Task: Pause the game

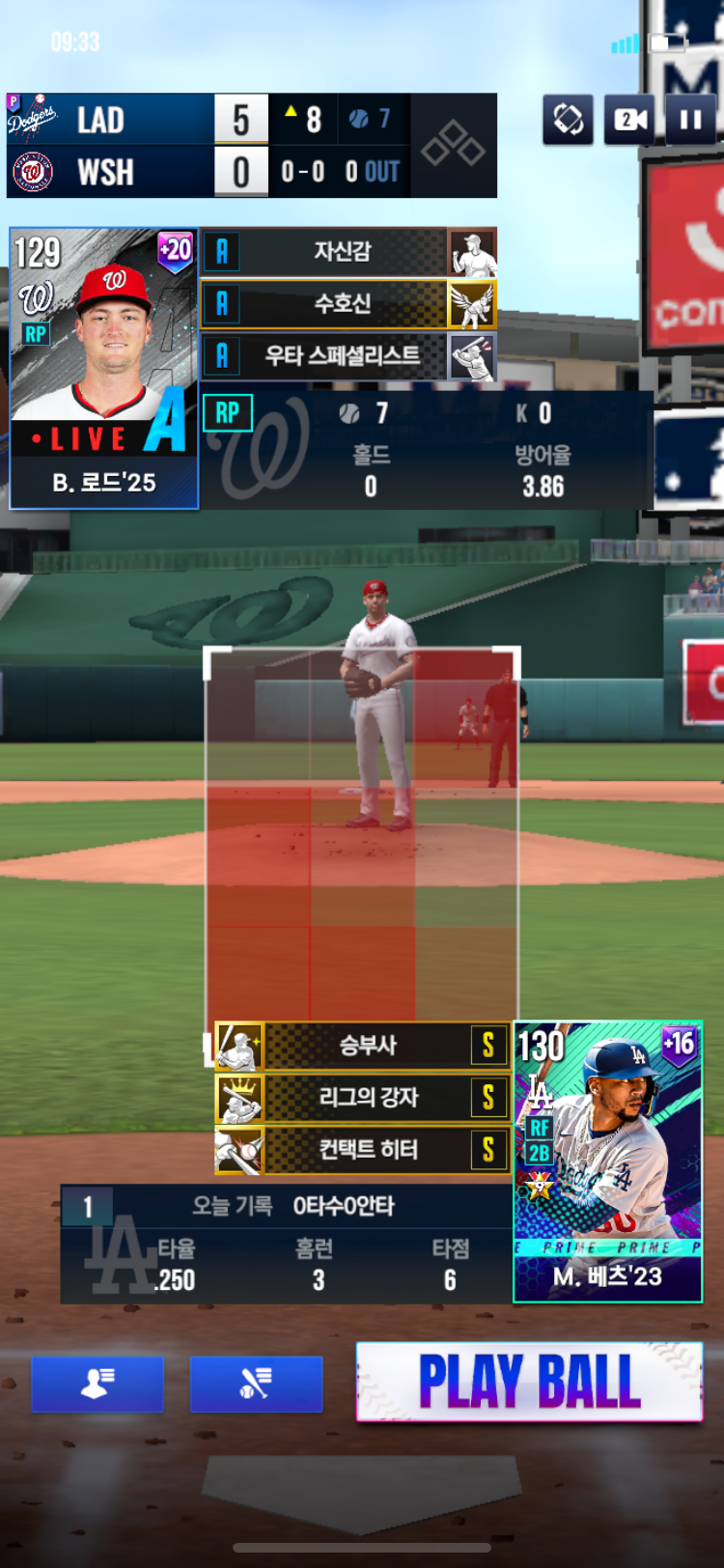Action: [x=690, y=120]
